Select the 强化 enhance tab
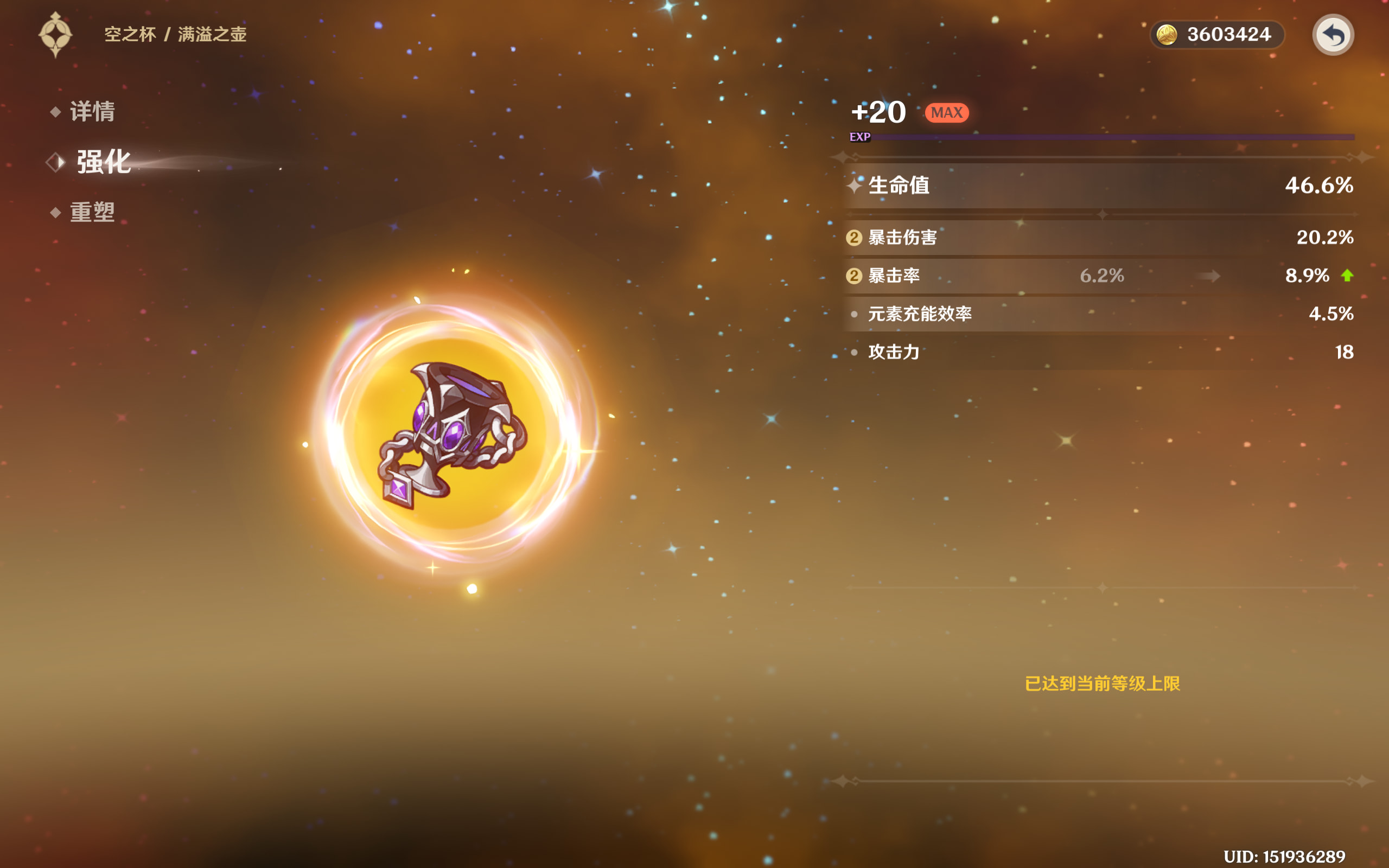Image resolution: width=1389 pixels, height=868 pixels. pos(103,162)
